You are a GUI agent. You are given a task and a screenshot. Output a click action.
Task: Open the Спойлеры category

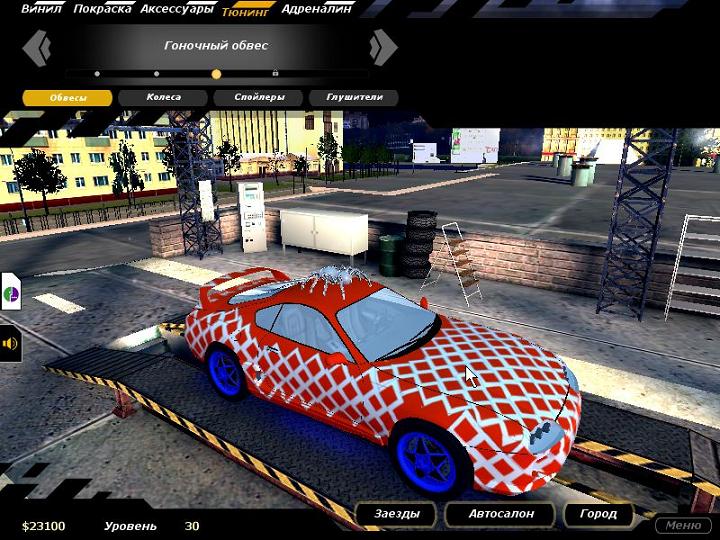(260, 98)
